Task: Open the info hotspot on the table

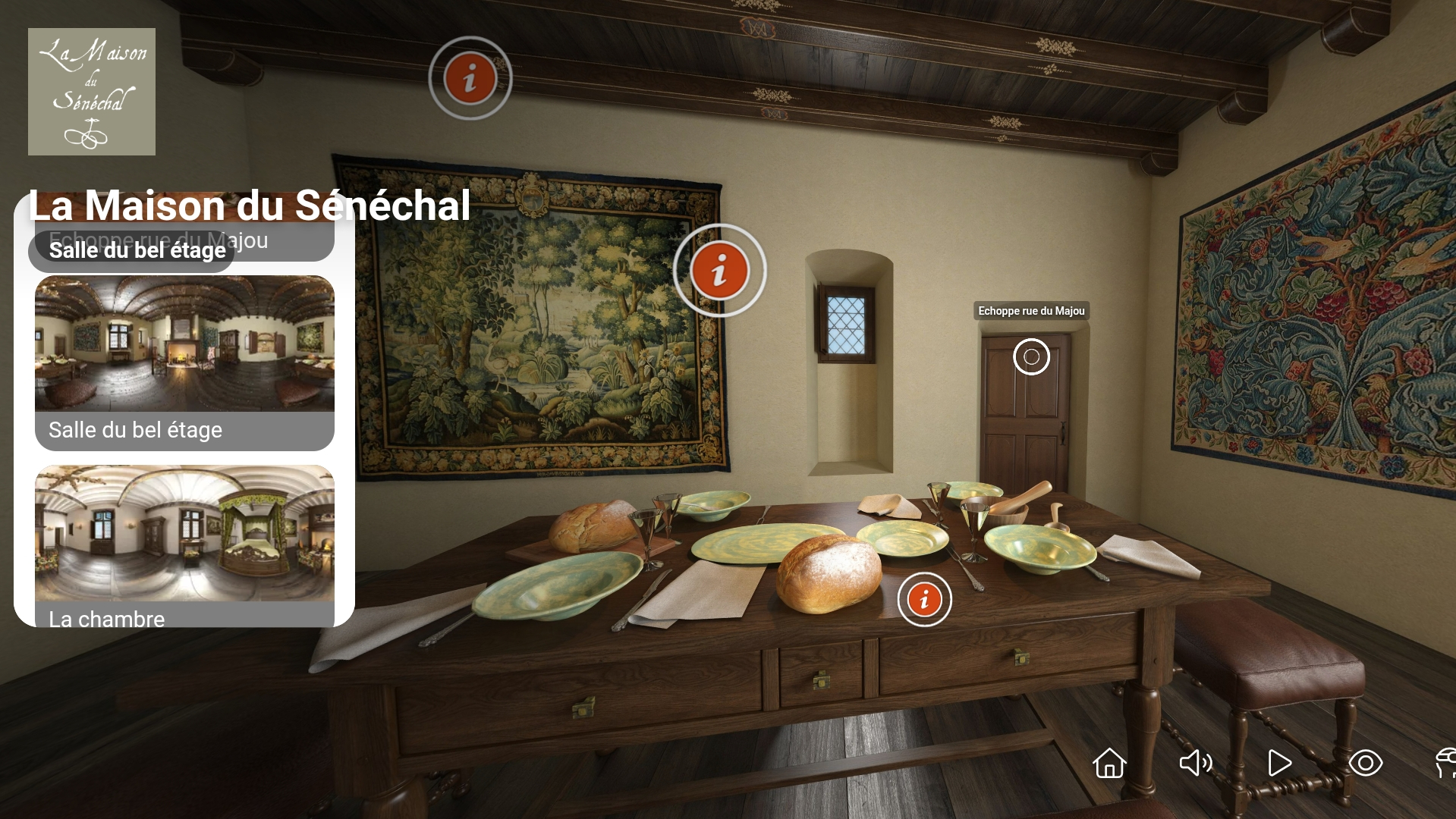Action: (x=924, y=600)
